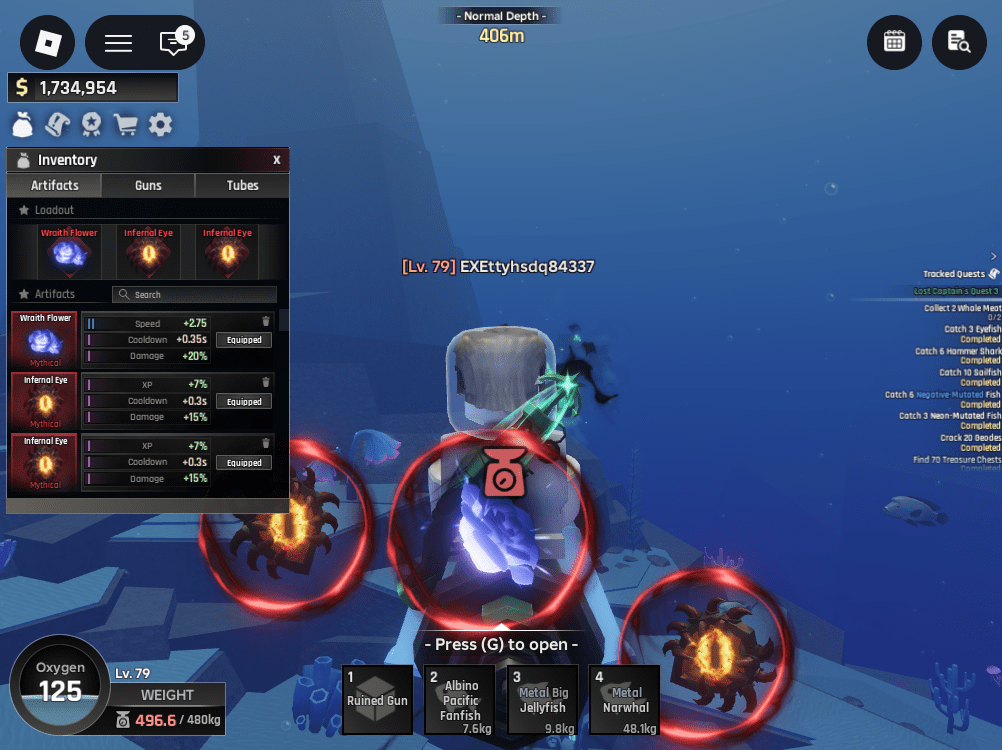The width and height of the screenshot is (1002, 750).
Task: Unequip the Wraith Flower via its Equipped button
Action: tap(244, 340)
